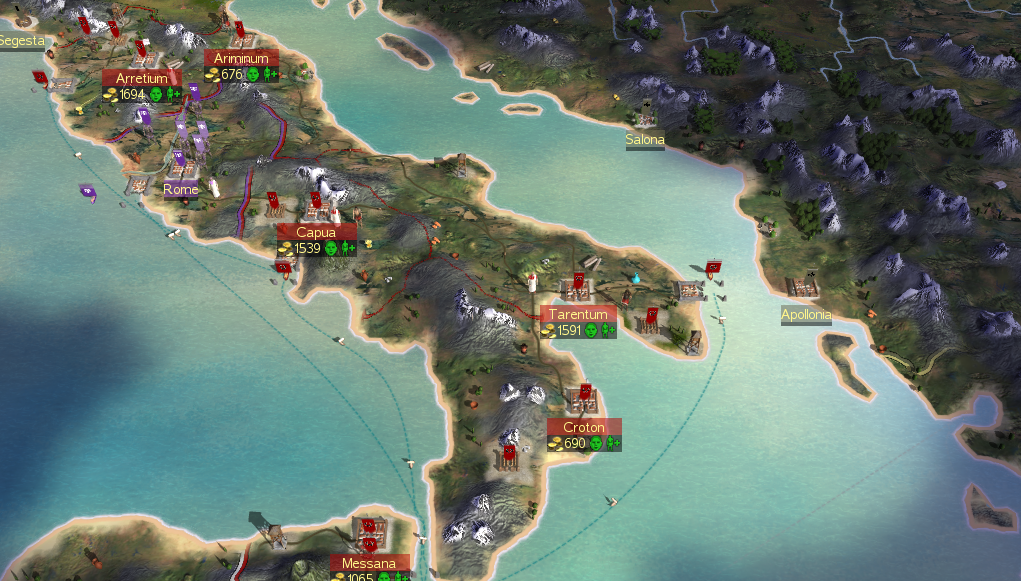The height and width of the screenshot is (581, 1021).
Task: Click the Ariminum city name banner
Action: pyautogui.click(x=241, y=58)
